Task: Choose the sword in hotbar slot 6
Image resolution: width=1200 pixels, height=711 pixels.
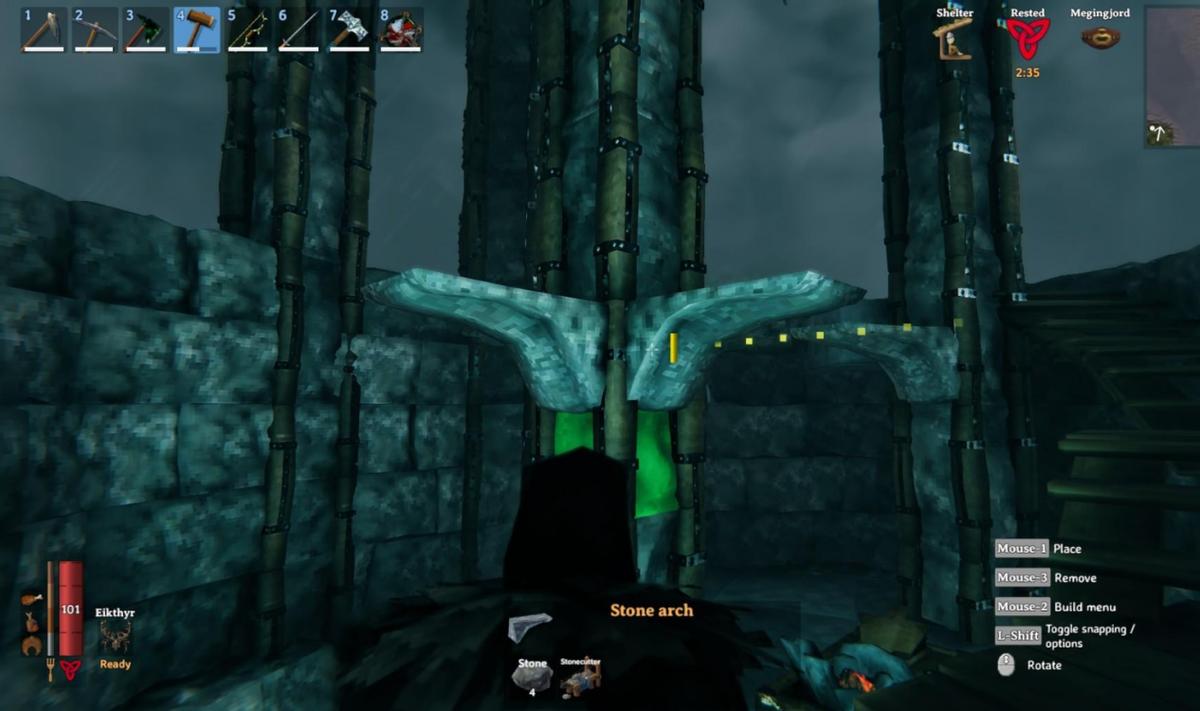Action: pyautogui.click(x=298, y=30)
